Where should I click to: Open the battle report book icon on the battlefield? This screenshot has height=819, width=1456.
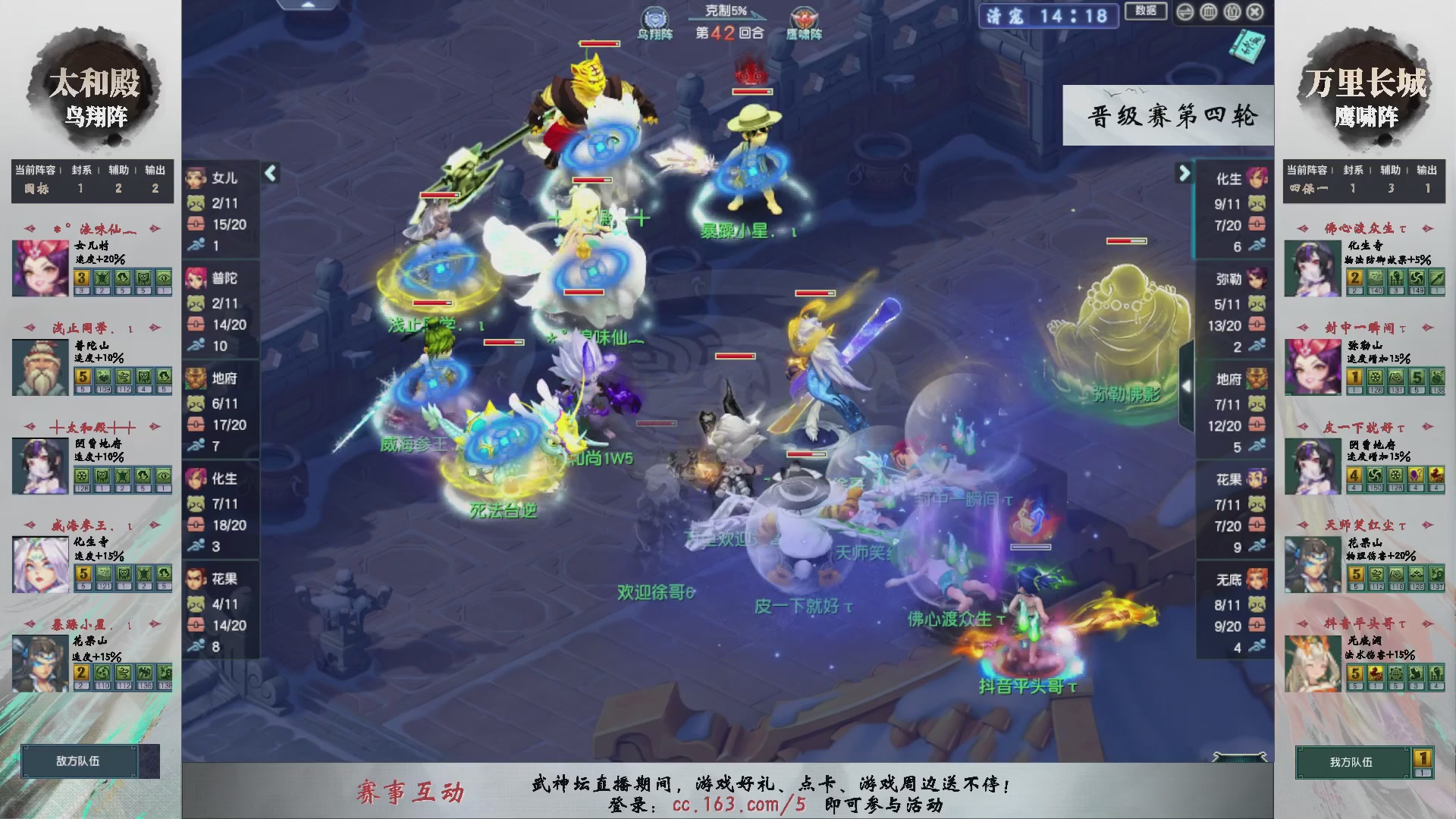pyautogui.click(x=1248, y=47)
